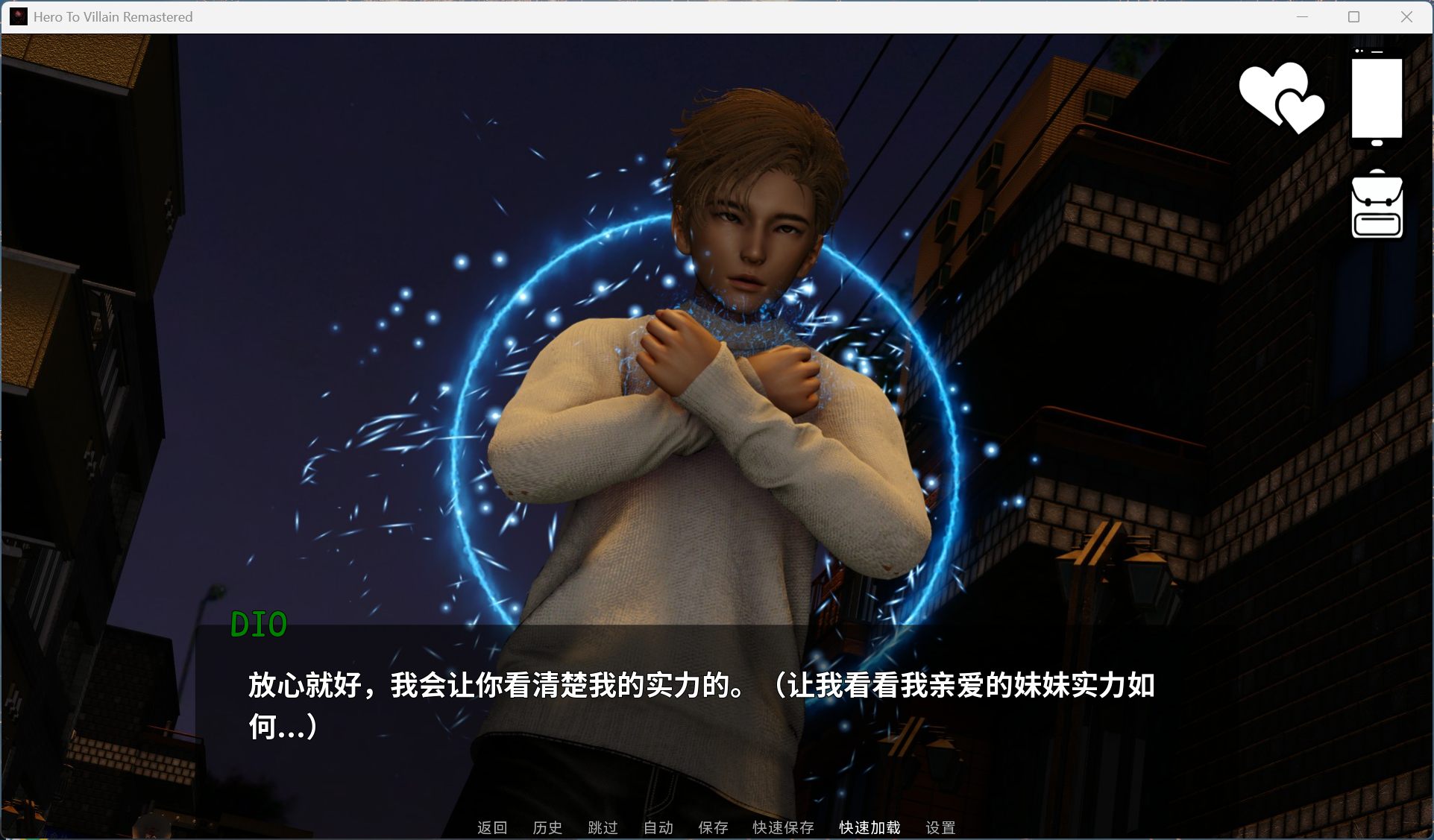1434x840 pixels.
Task: Minimize the game window
Action: click(1302, 16)
